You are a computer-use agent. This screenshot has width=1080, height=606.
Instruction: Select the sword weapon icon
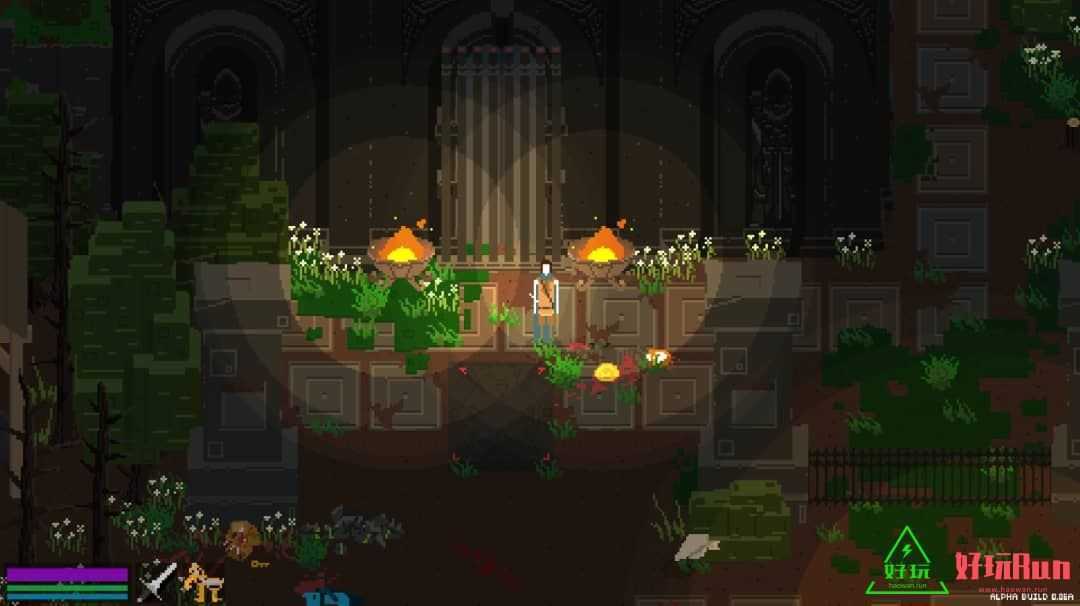[157, 581]
